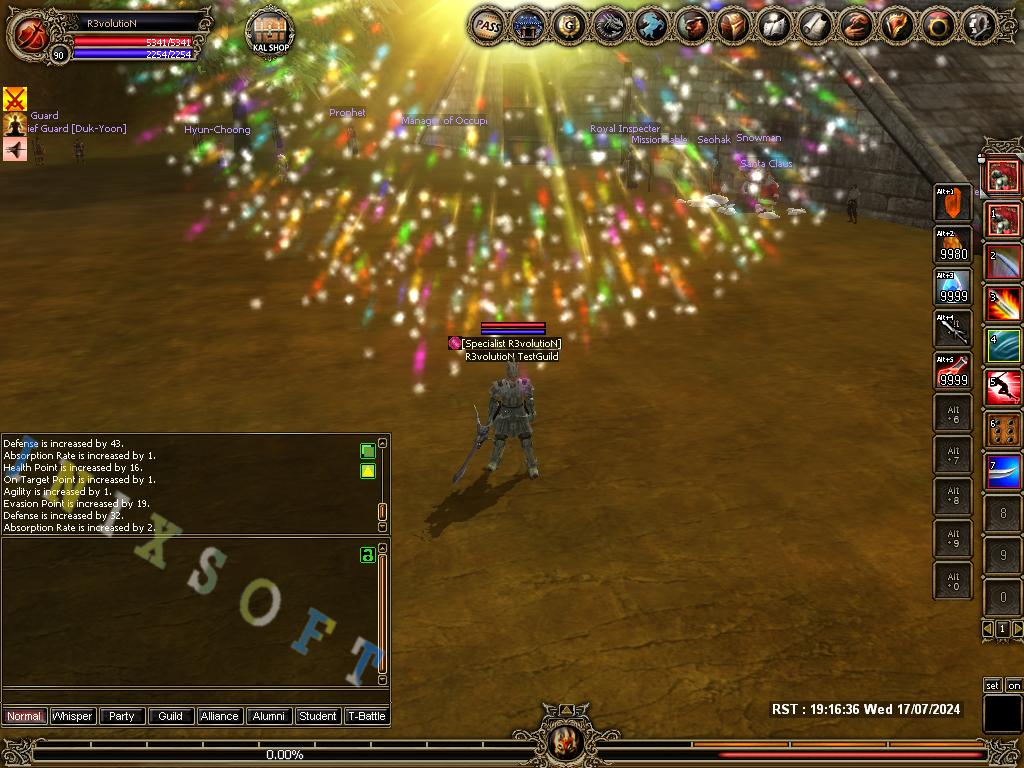Image resolution: width=1024 pixels, height=768 pixels.
Task: Select the treasure chest inventory icon
Action: [733, 26]
